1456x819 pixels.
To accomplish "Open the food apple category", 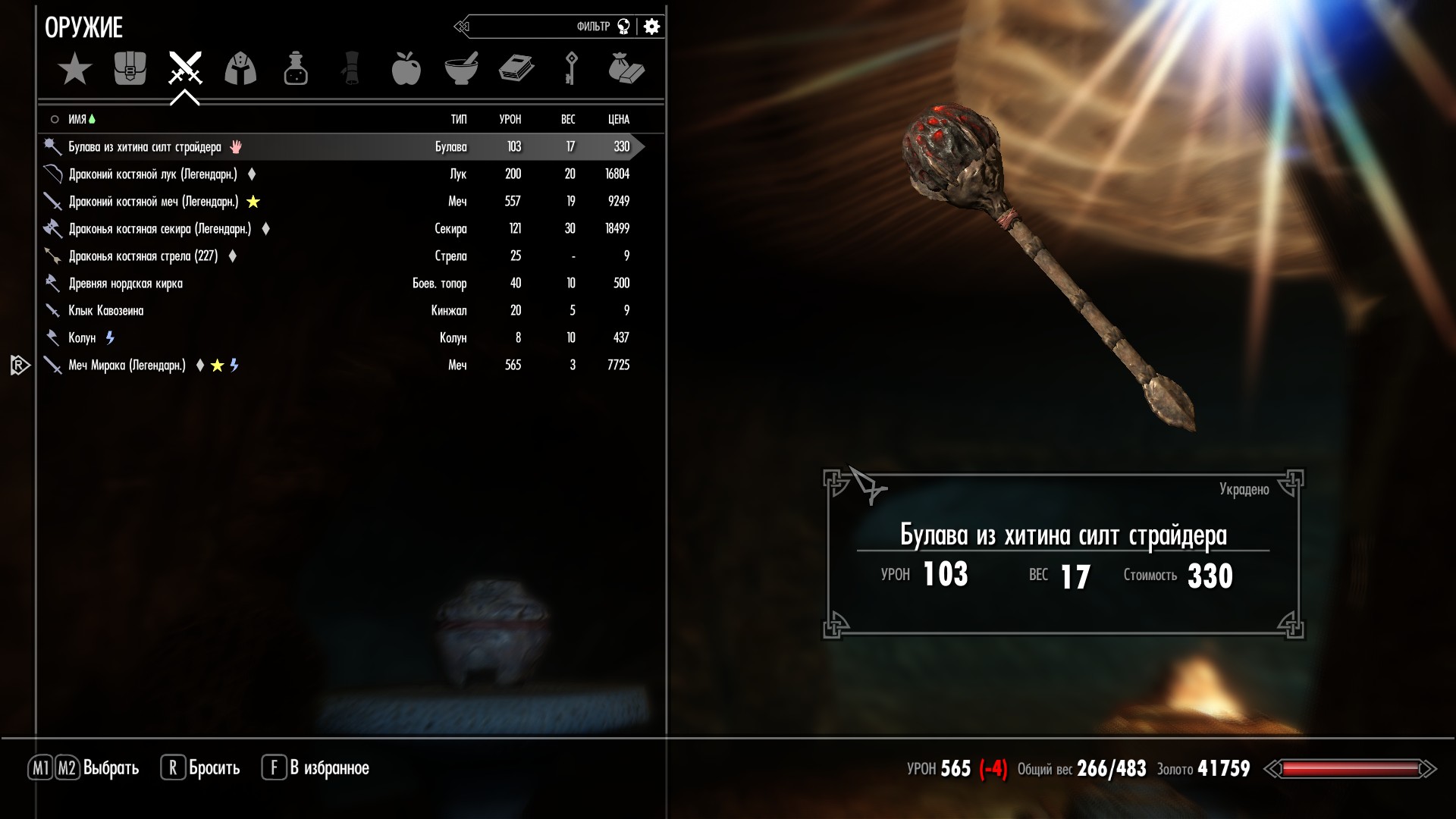I will 406,69.
